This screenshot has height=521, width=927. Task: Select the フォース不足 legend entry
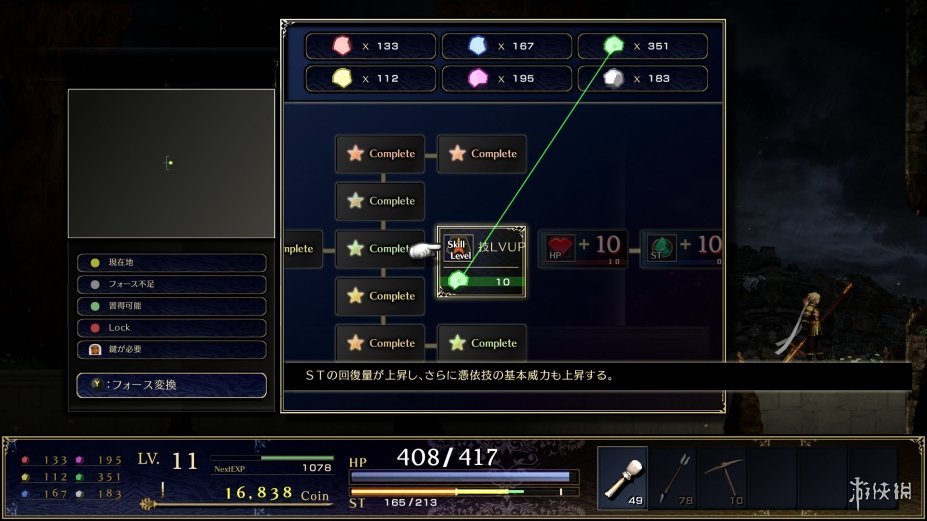coord(171,285)
